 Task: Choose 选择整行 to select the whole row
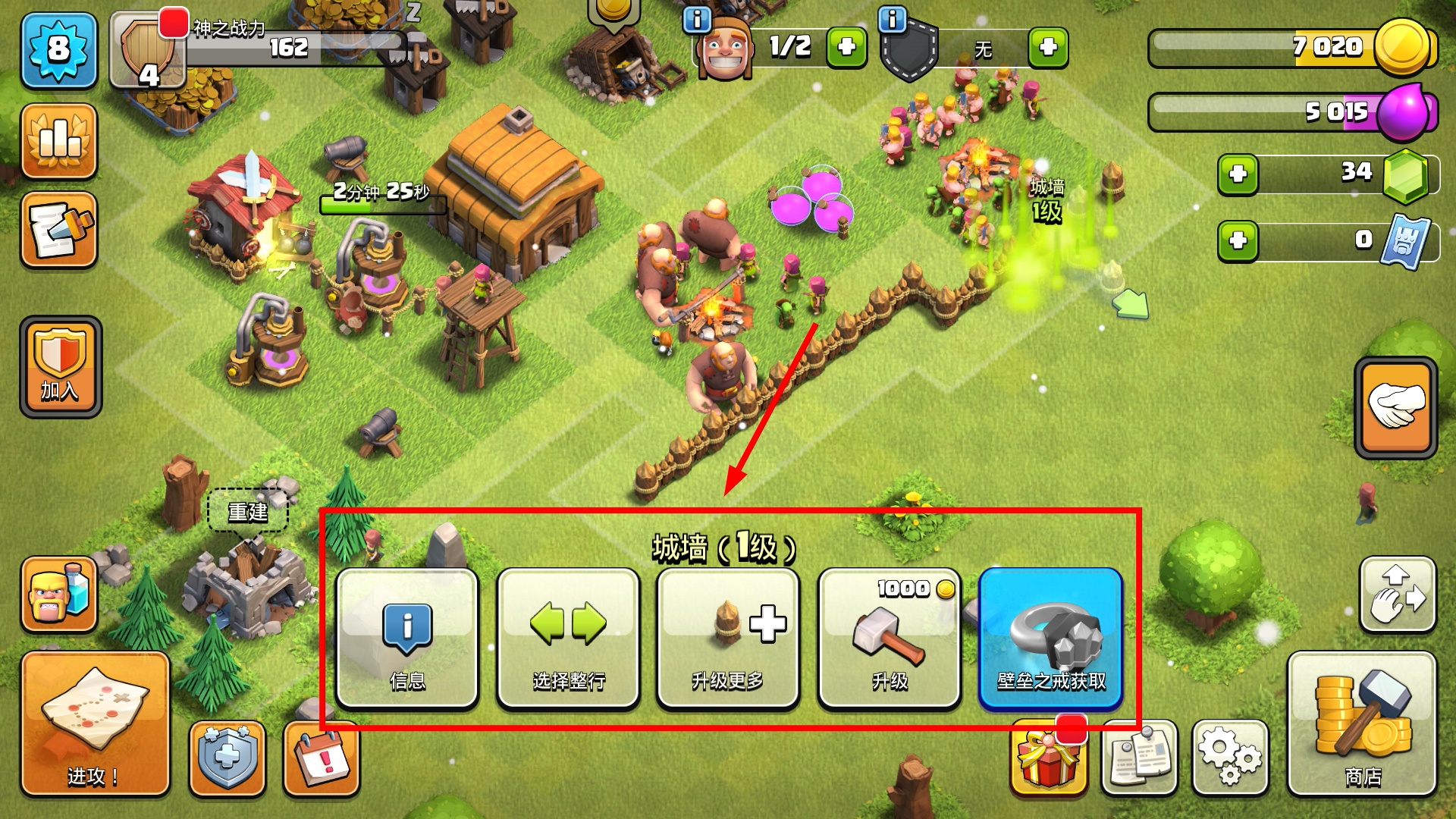pos(568,639)
